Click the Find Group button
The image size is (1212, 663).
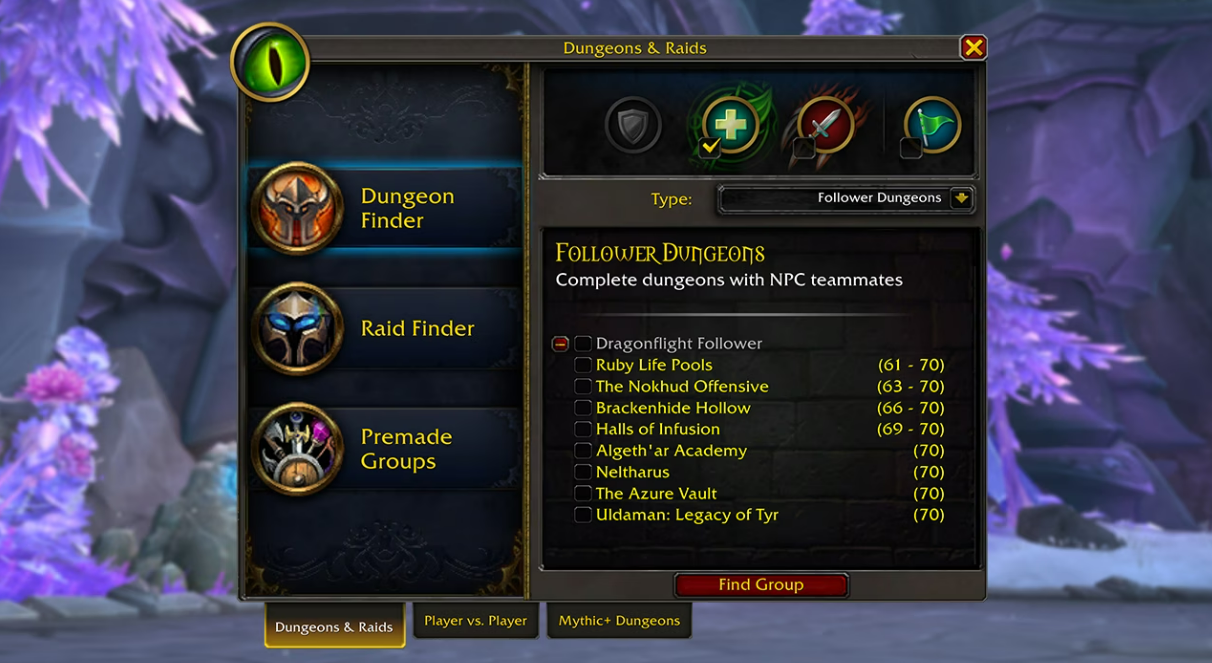coord(761,585)
